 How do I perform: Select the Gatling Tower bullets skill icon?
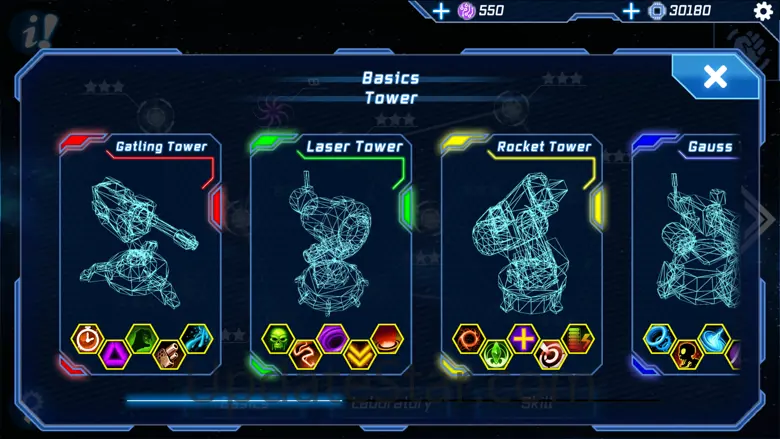(169, 353)
